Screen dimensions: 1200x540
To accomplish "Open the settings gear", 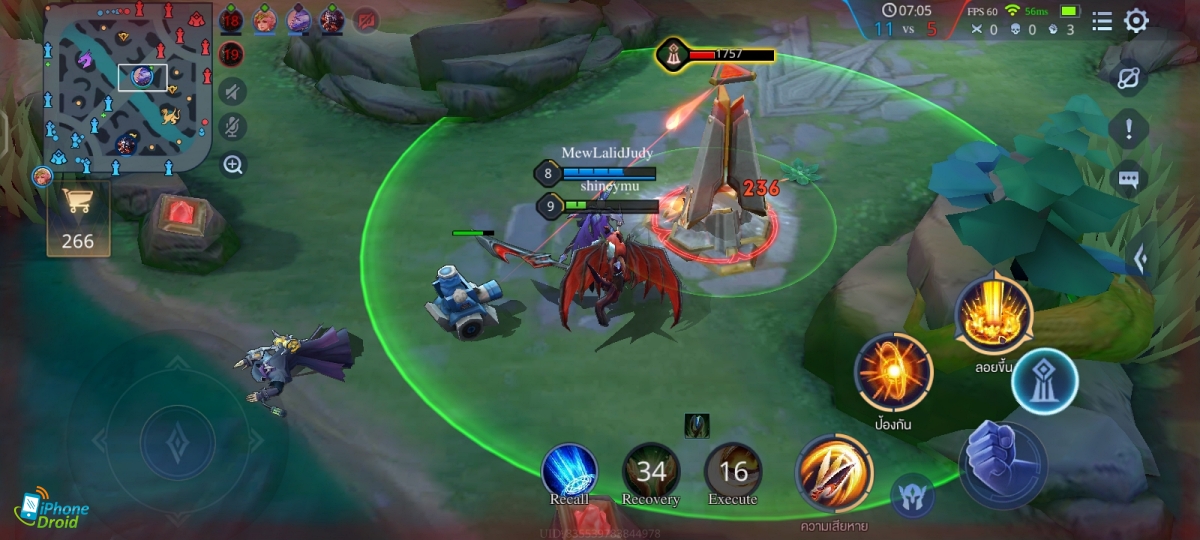I will click(1136, 21).
